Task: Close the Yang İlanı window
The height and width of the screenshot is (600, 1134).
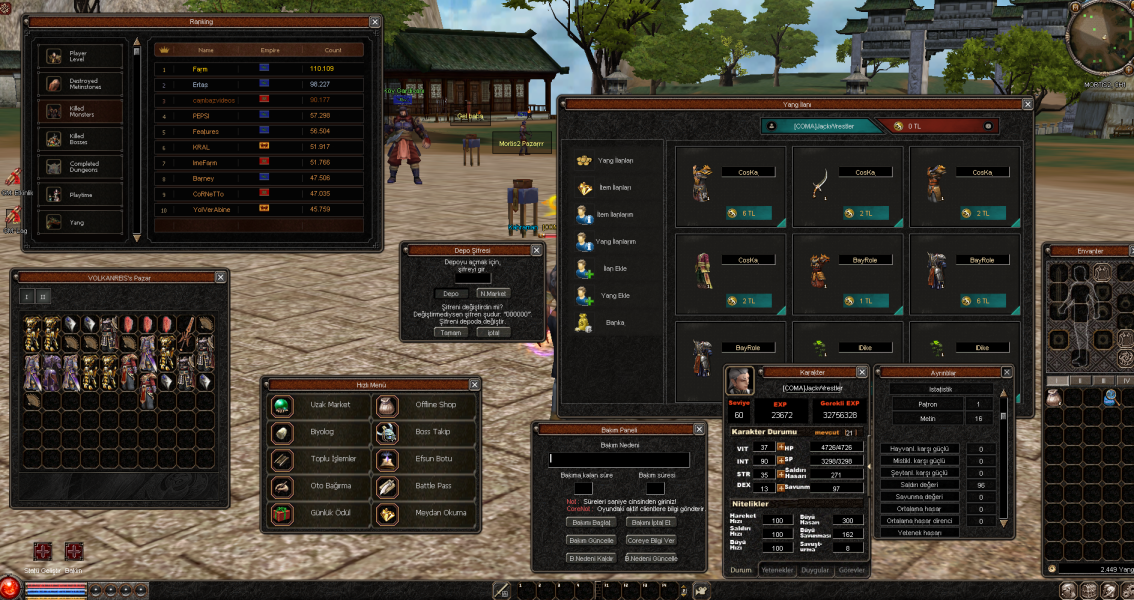Action: (x=1026, y=103)
